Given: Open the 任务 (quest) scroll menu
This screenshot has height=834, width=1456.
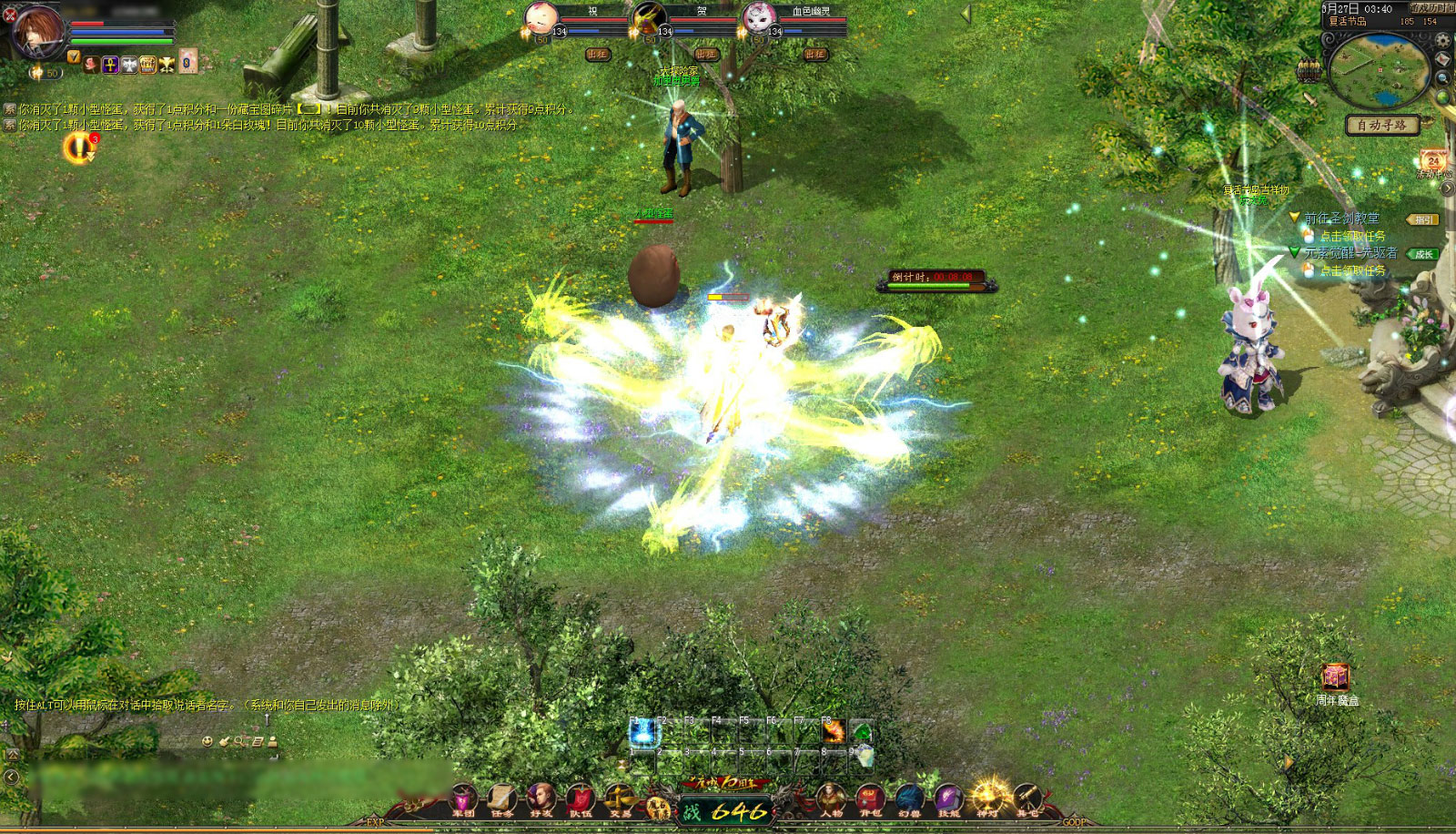Looking at the screenshot, I should 502,799.
